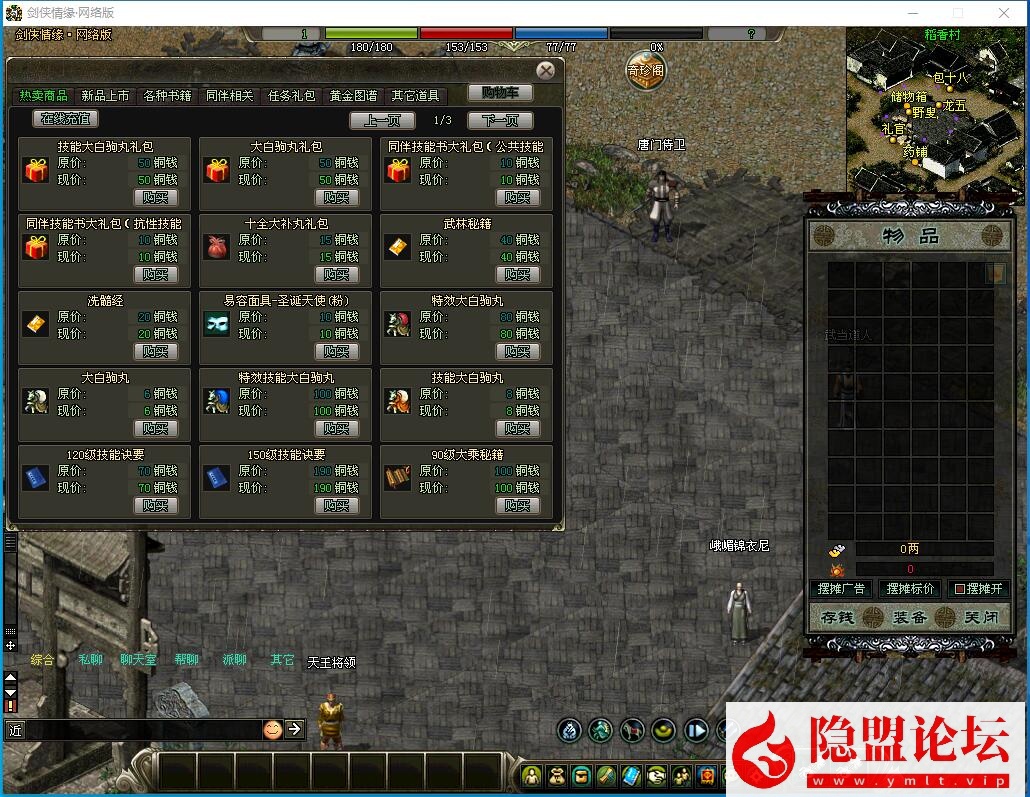This screenshot has height=797, width=1030.
Task: Click the 在线充值 recharge button
Action: click(66, 119)
